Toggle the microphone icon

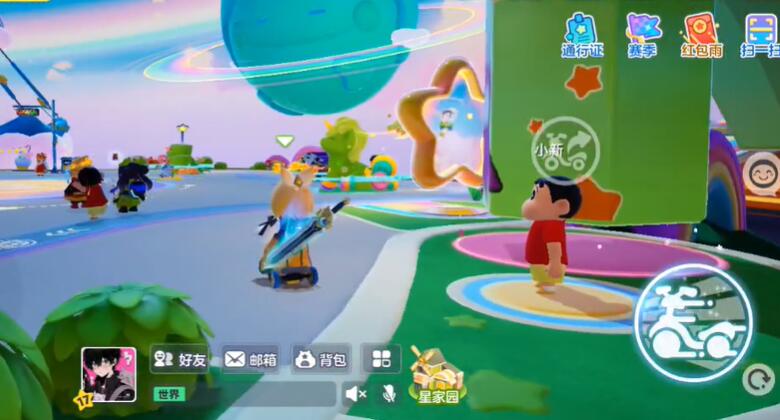389,393
